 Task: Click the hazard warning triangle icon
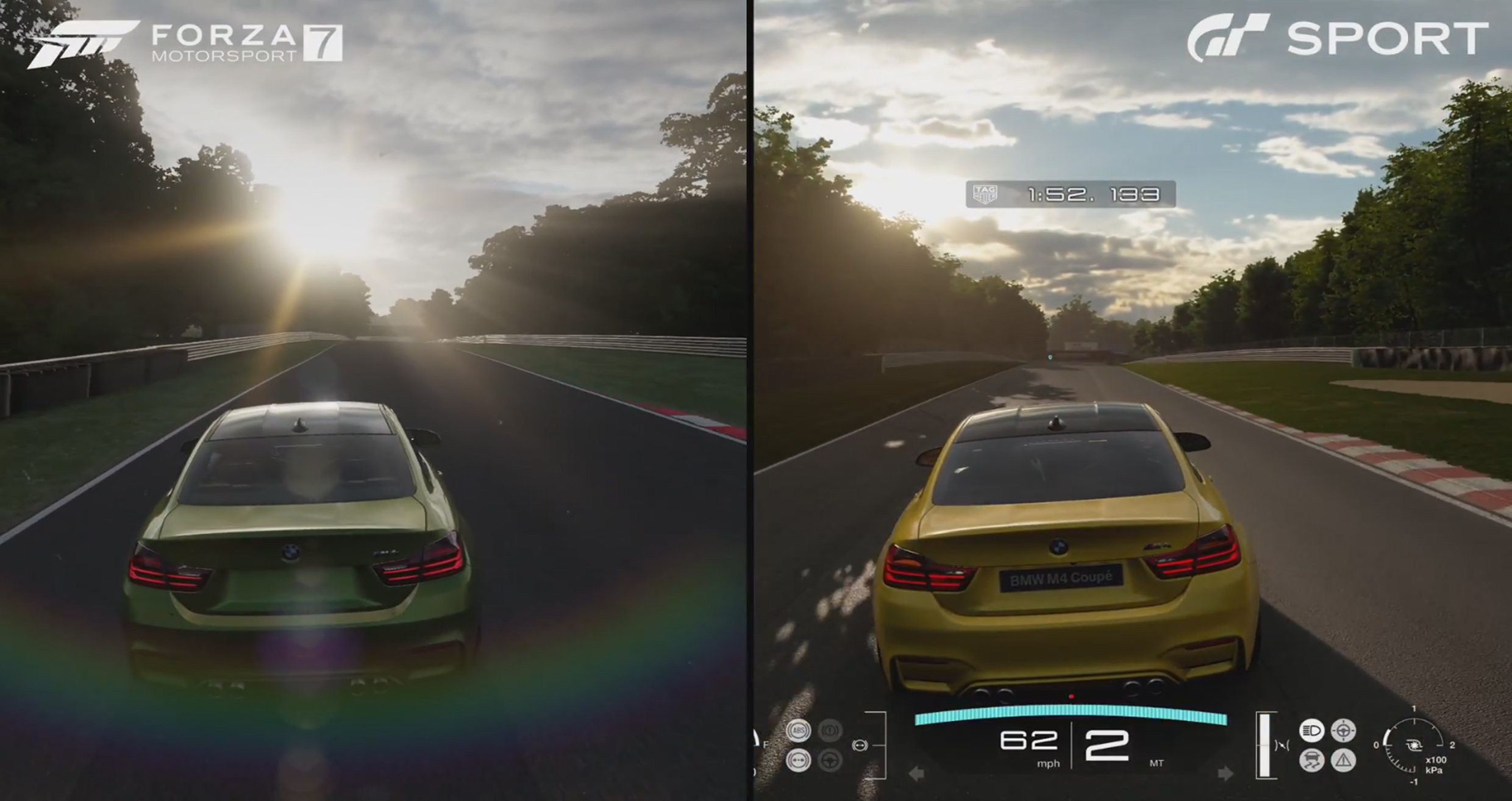point(1344,760)
